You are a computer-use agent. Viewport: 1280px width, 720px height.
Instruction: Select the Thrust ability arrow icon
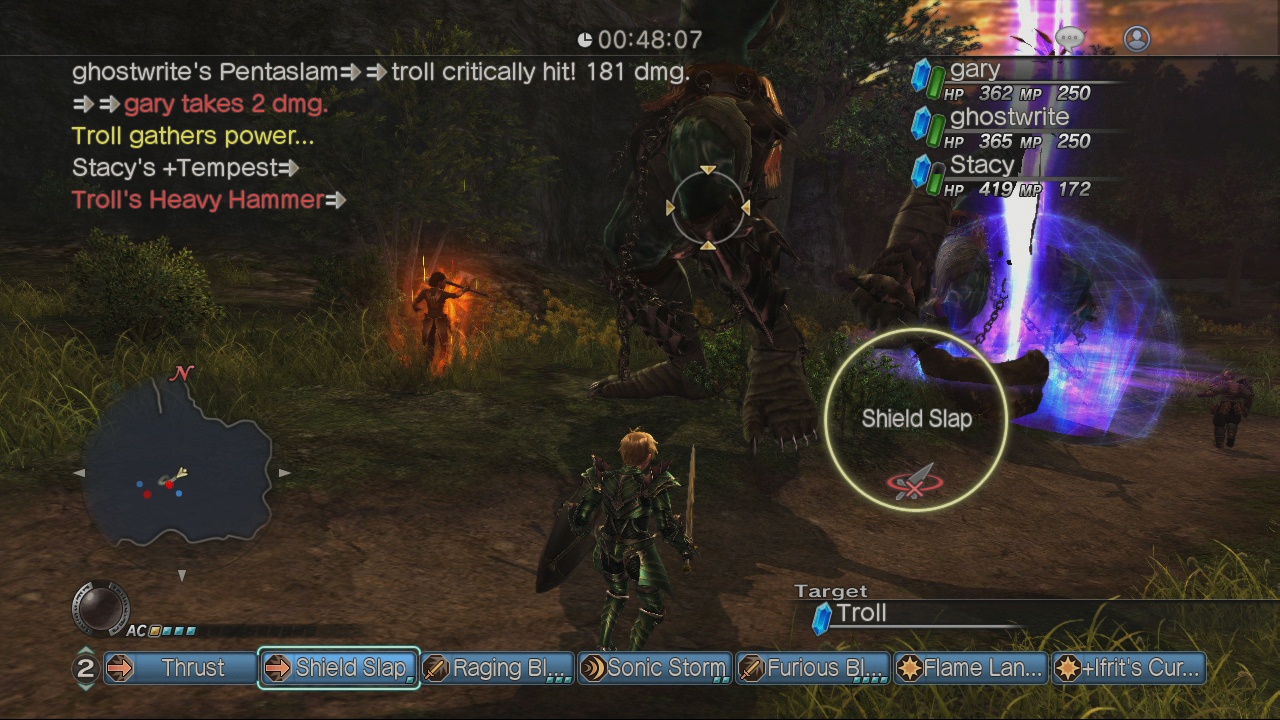(x=119, y=668)
